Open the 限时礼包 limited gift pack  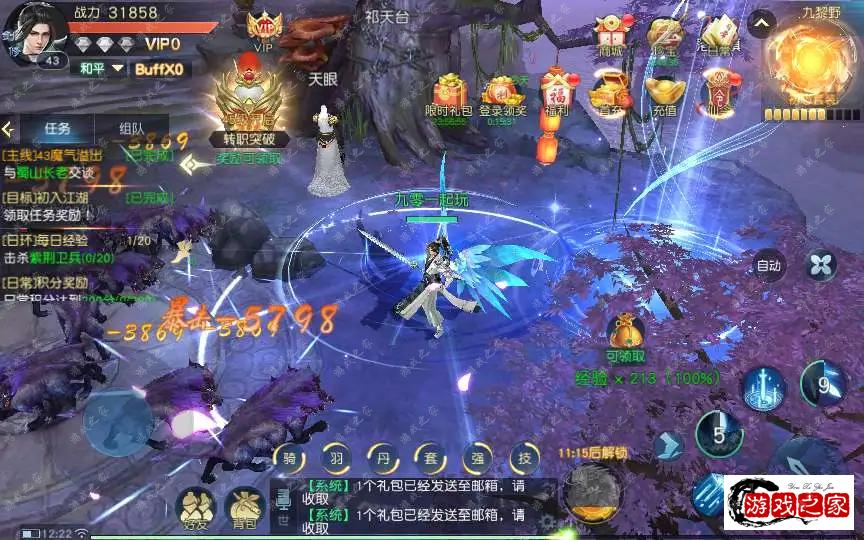(446, 92)
